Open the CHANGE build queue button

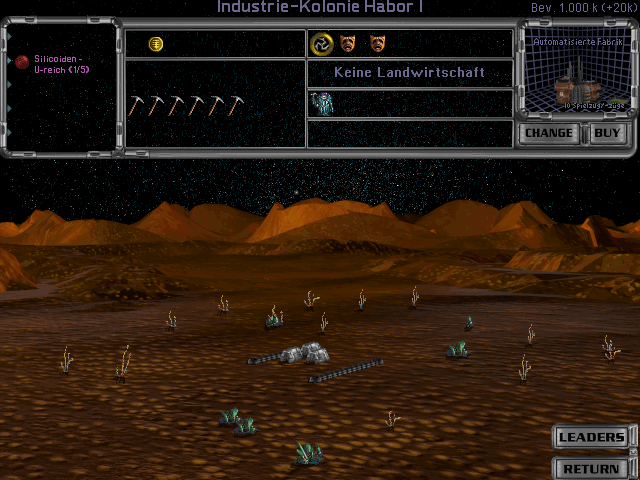(x=549, y=133)
